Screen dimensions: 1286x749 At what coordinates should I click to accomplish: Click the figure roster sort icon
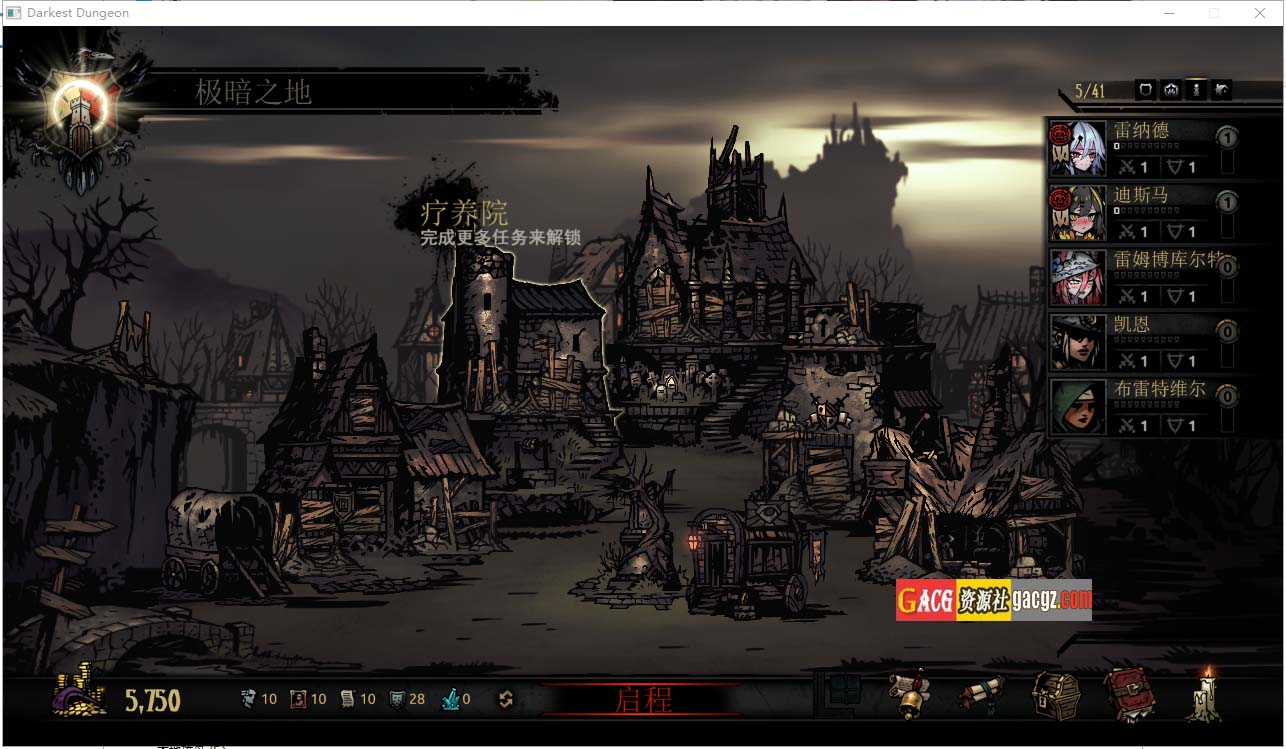tap(1196, 90)
